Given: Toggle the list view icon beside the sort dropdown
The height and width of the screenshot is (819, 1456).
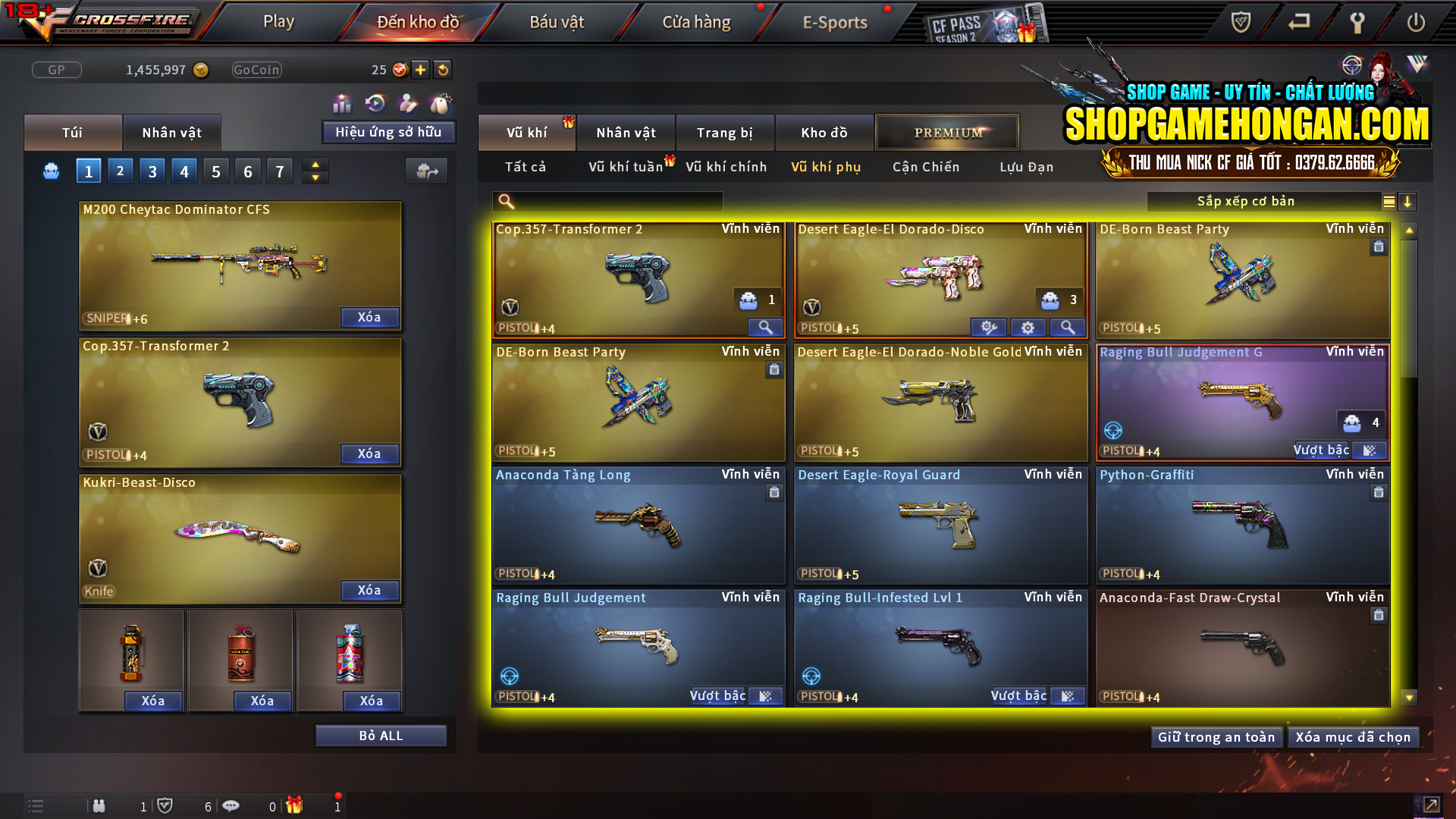Looking at the screenshot, I should [1388, 202].
